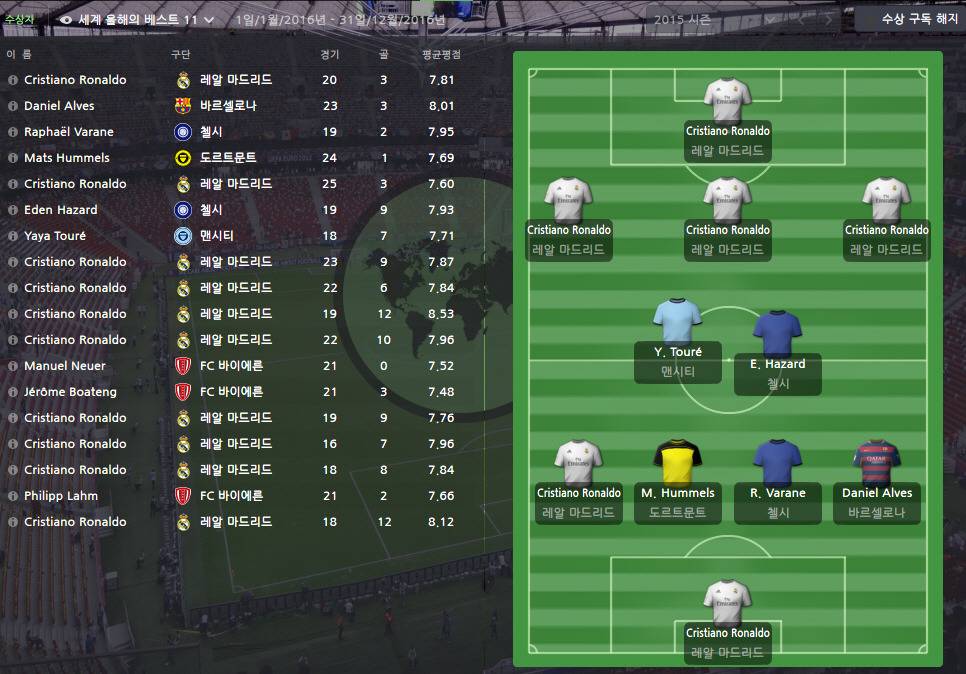
Task: Select R. Varane's shirt on the pitch
Action: click(x=778, y=463)
